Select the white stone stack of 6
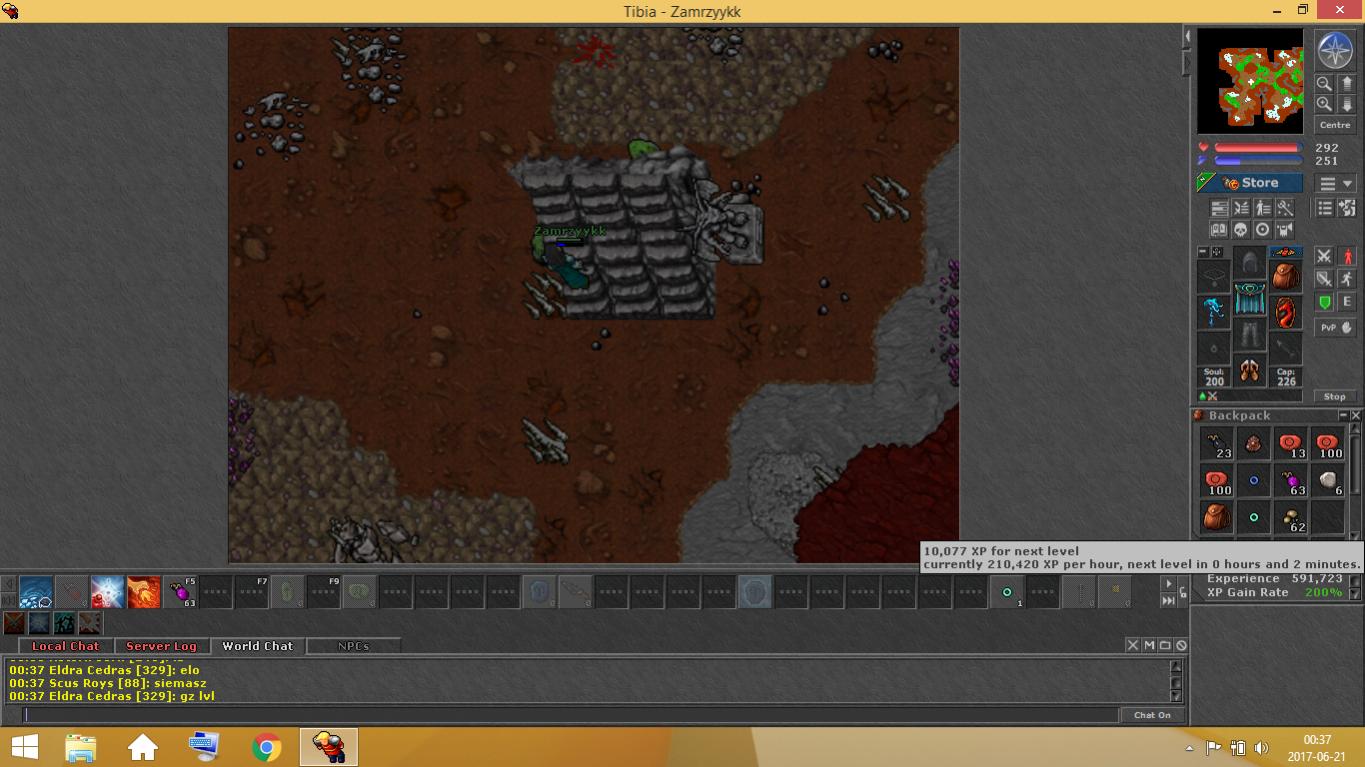The height and width of the screenshot is (767, 1365). point(1327,481)
